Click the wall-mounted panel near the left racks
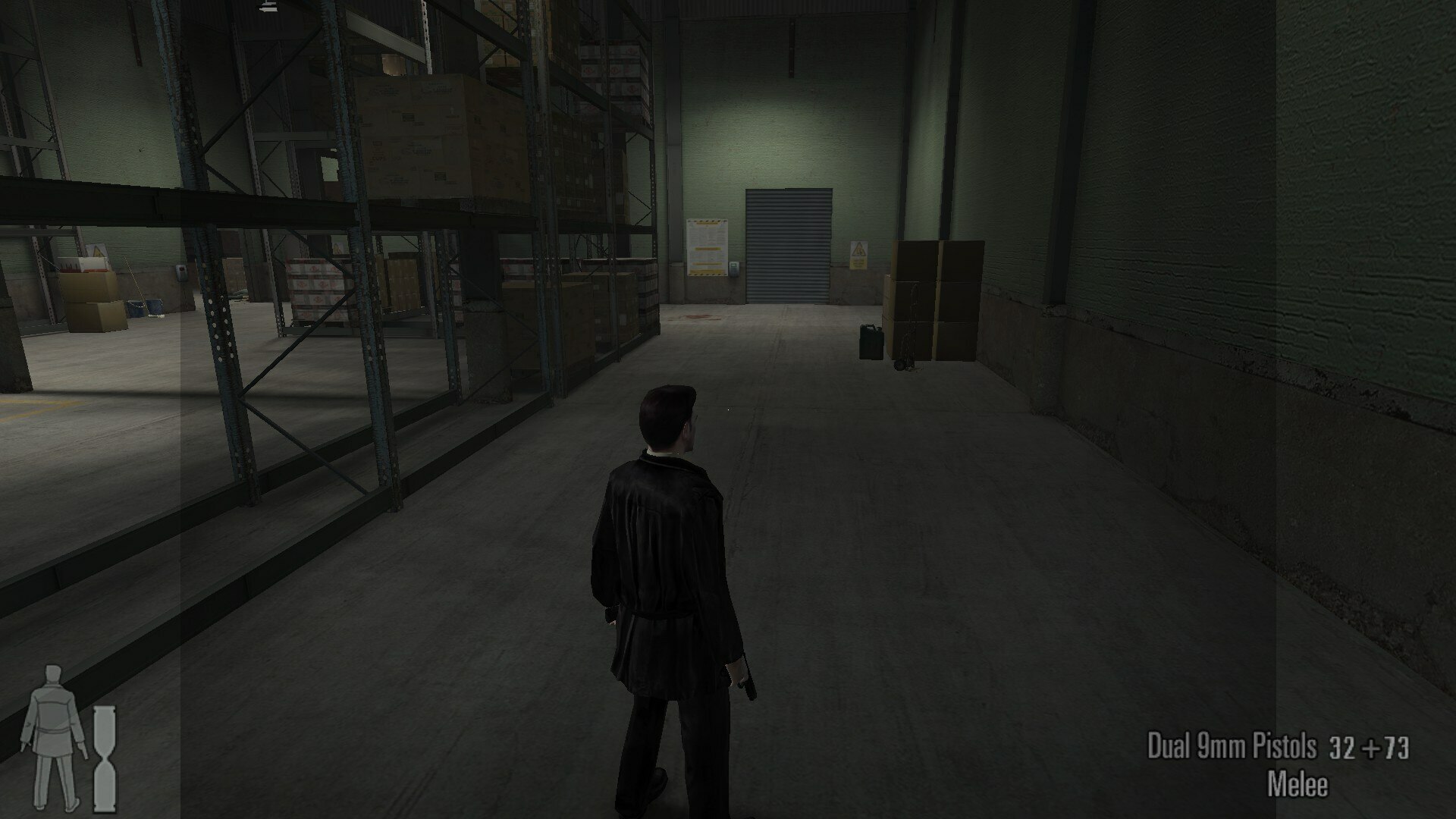 182,273
